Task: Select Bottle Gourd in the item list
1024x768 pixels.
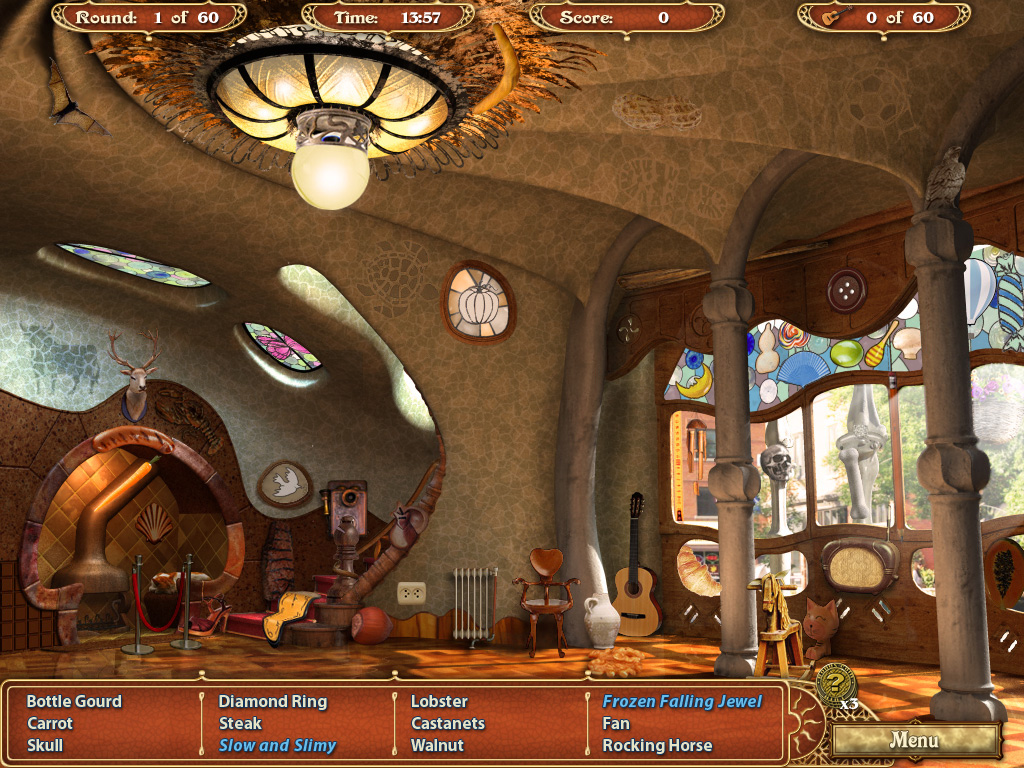Action: (x=74, y=702)
